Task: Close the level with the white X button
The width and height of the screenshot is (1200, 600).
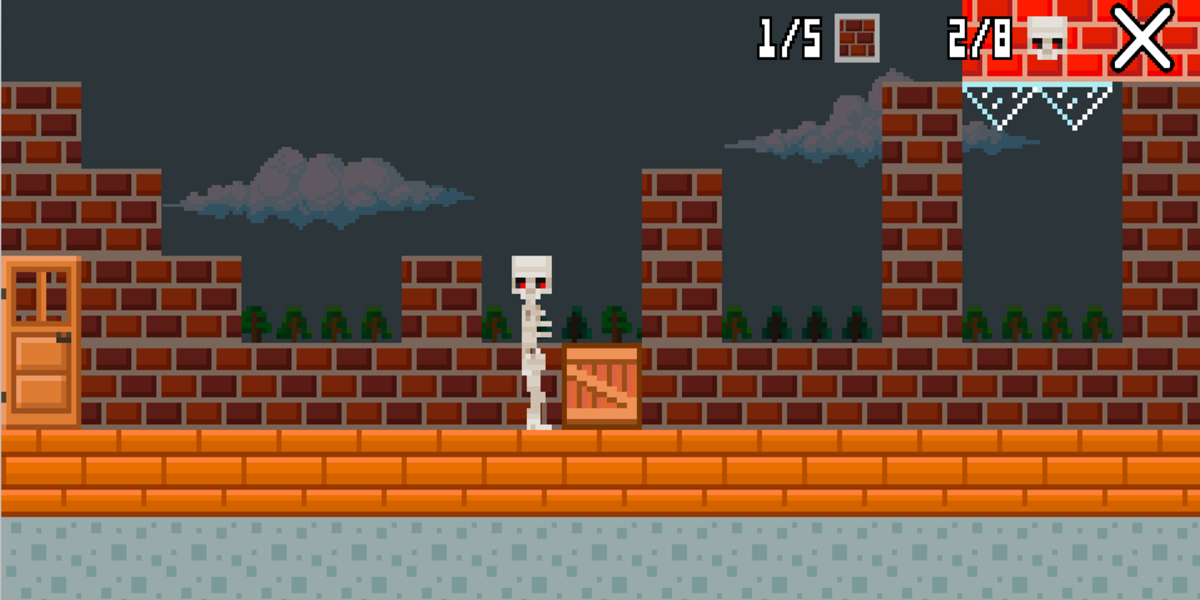Action: click(x=1142, y=38)
